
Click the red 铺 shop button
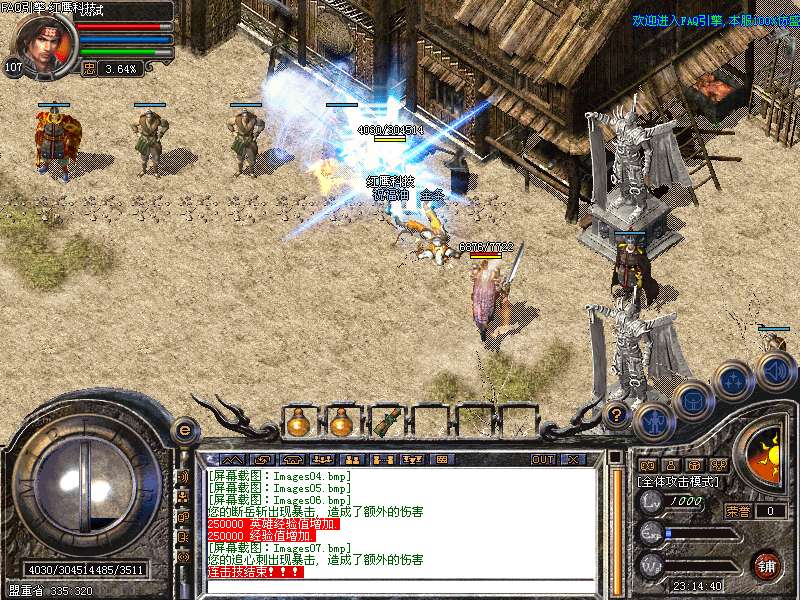[x=767, y=564]
